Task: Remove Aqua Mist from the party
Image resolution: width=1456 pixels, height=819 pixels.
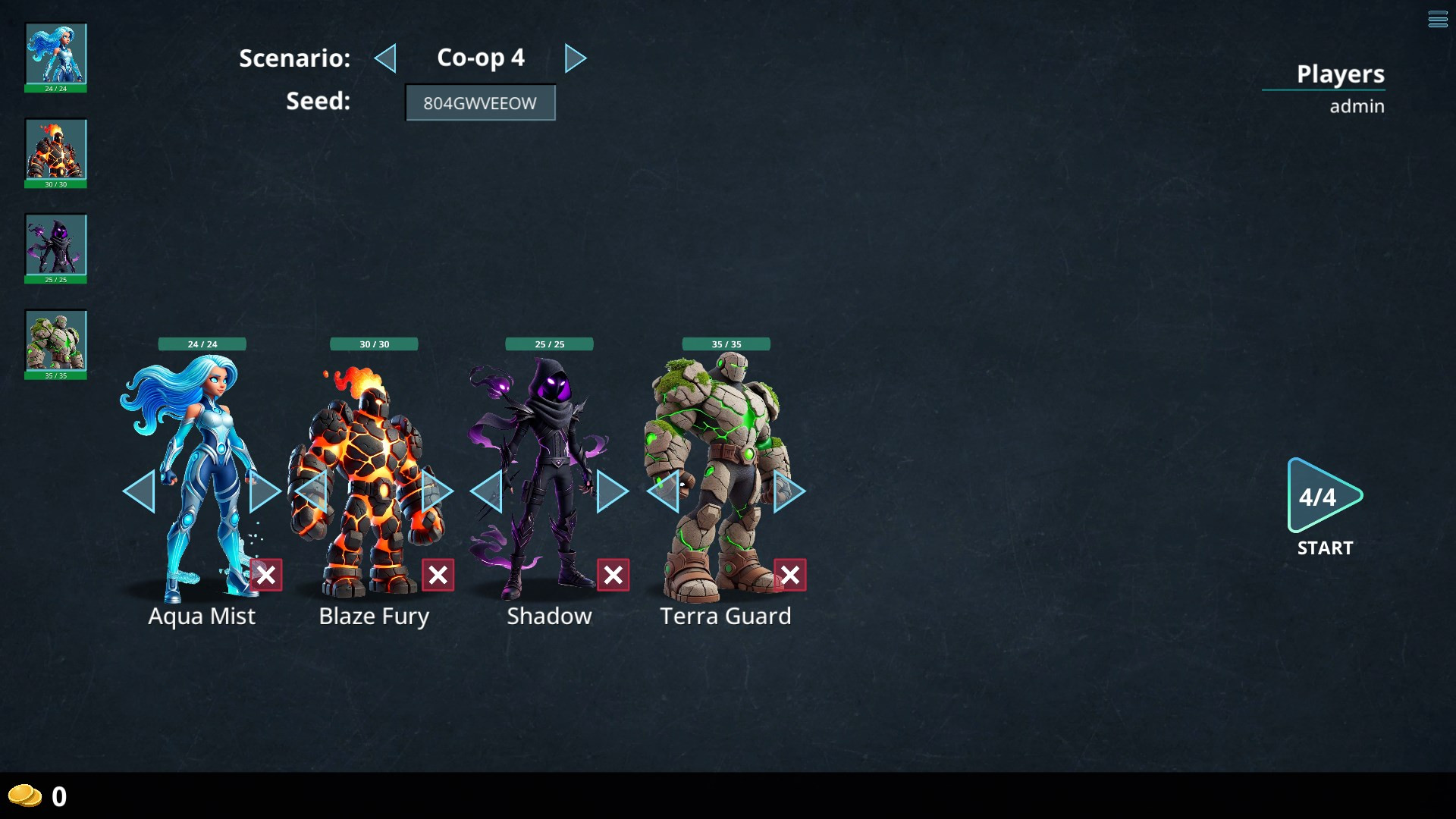Action: click(x=266, y=575)
